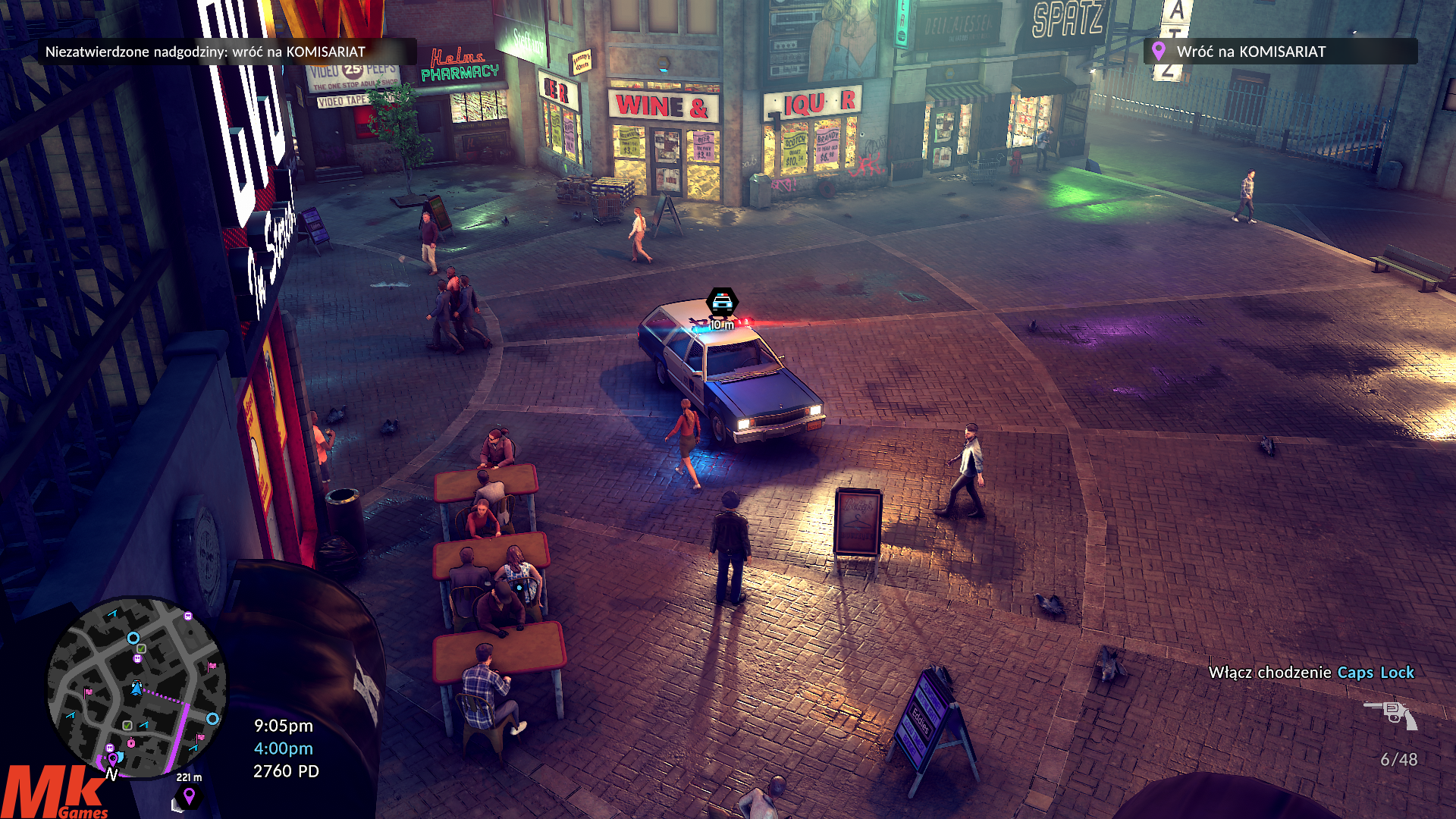Viewport: 1456px width, 819px height.
Task: Click the 'Wróć na KOMISARIAT' objective tracker
Action: (1279, 52)
